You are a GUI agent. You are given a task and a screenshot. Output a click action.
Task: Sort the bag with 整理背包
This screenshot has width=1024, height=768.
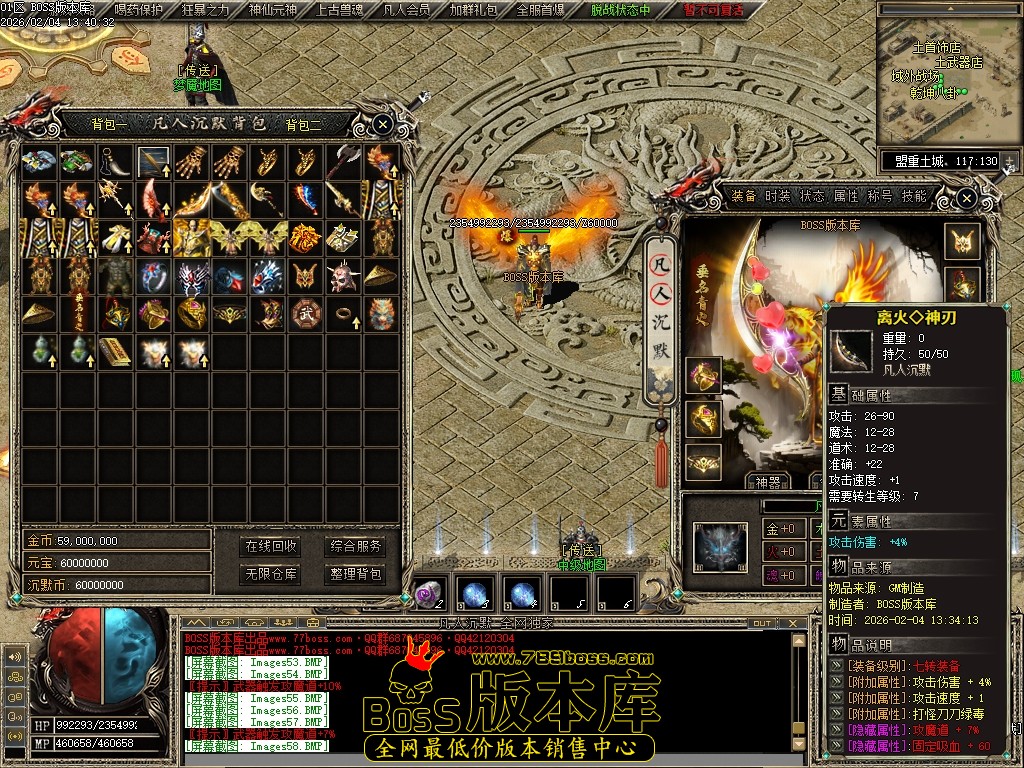(356, 574)
